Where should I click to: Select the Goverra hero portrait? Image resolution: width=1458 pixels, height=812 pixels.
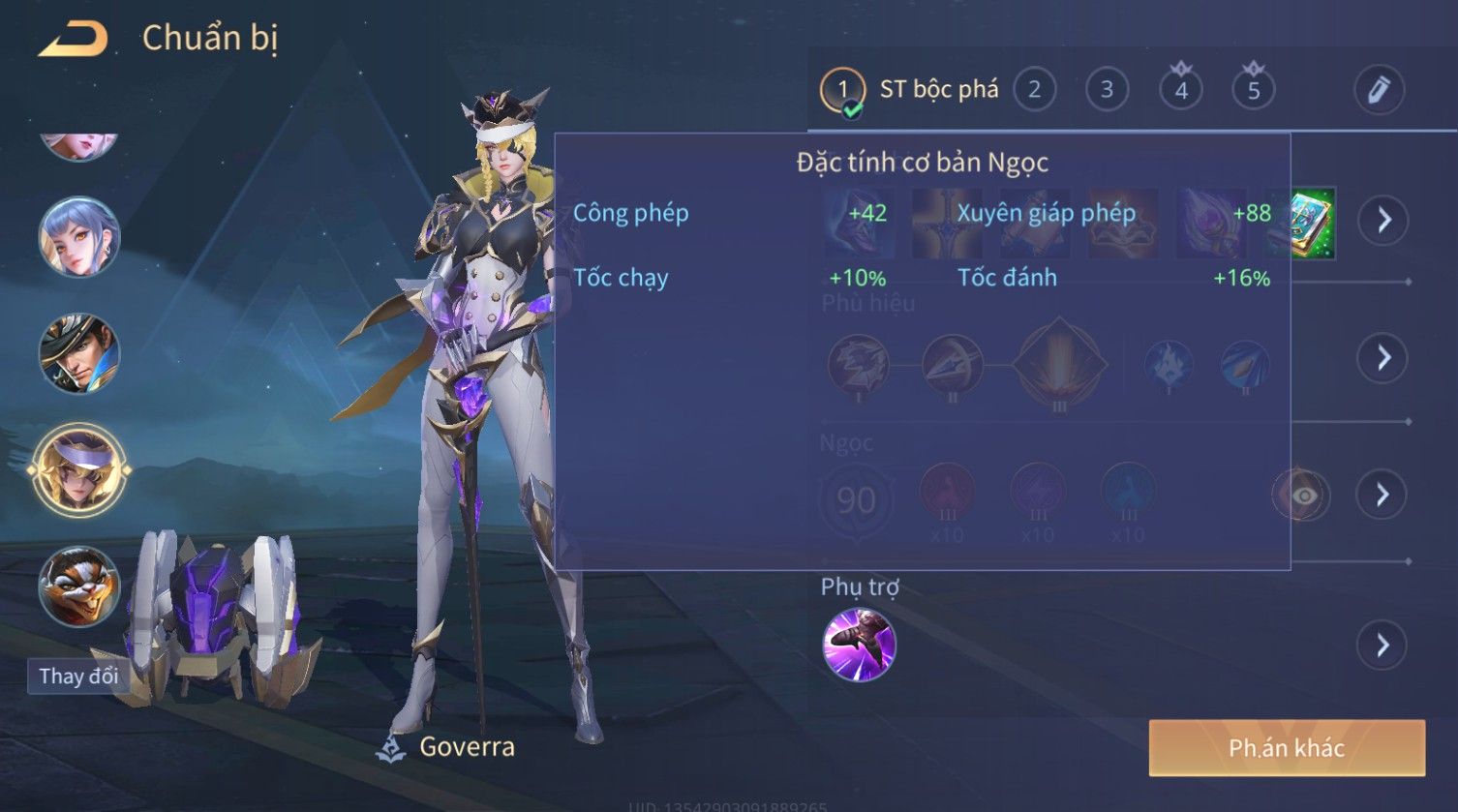click(x=79, y=470)
